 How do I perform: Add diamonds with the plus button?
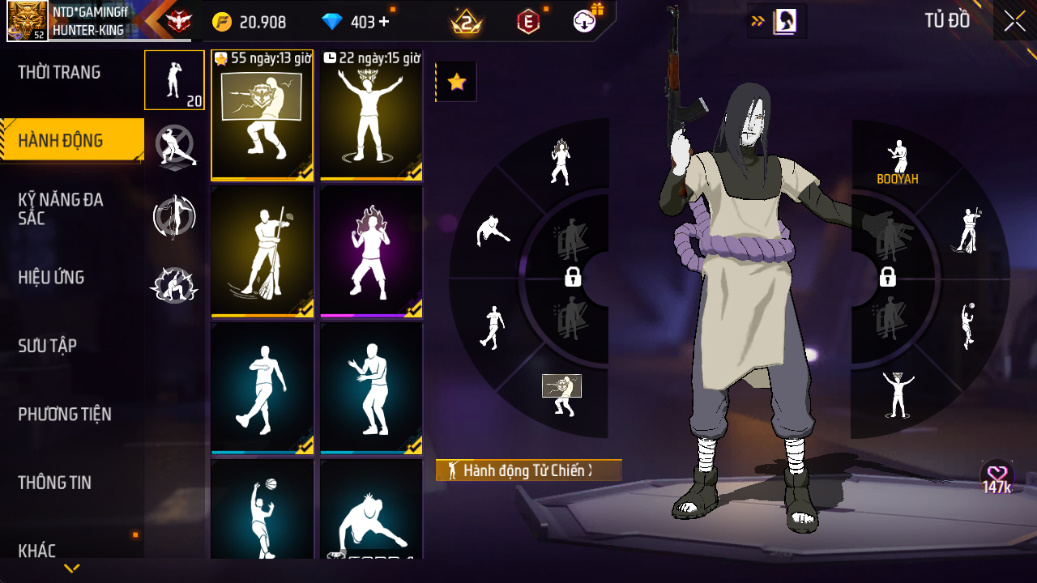tap(384, 22)
